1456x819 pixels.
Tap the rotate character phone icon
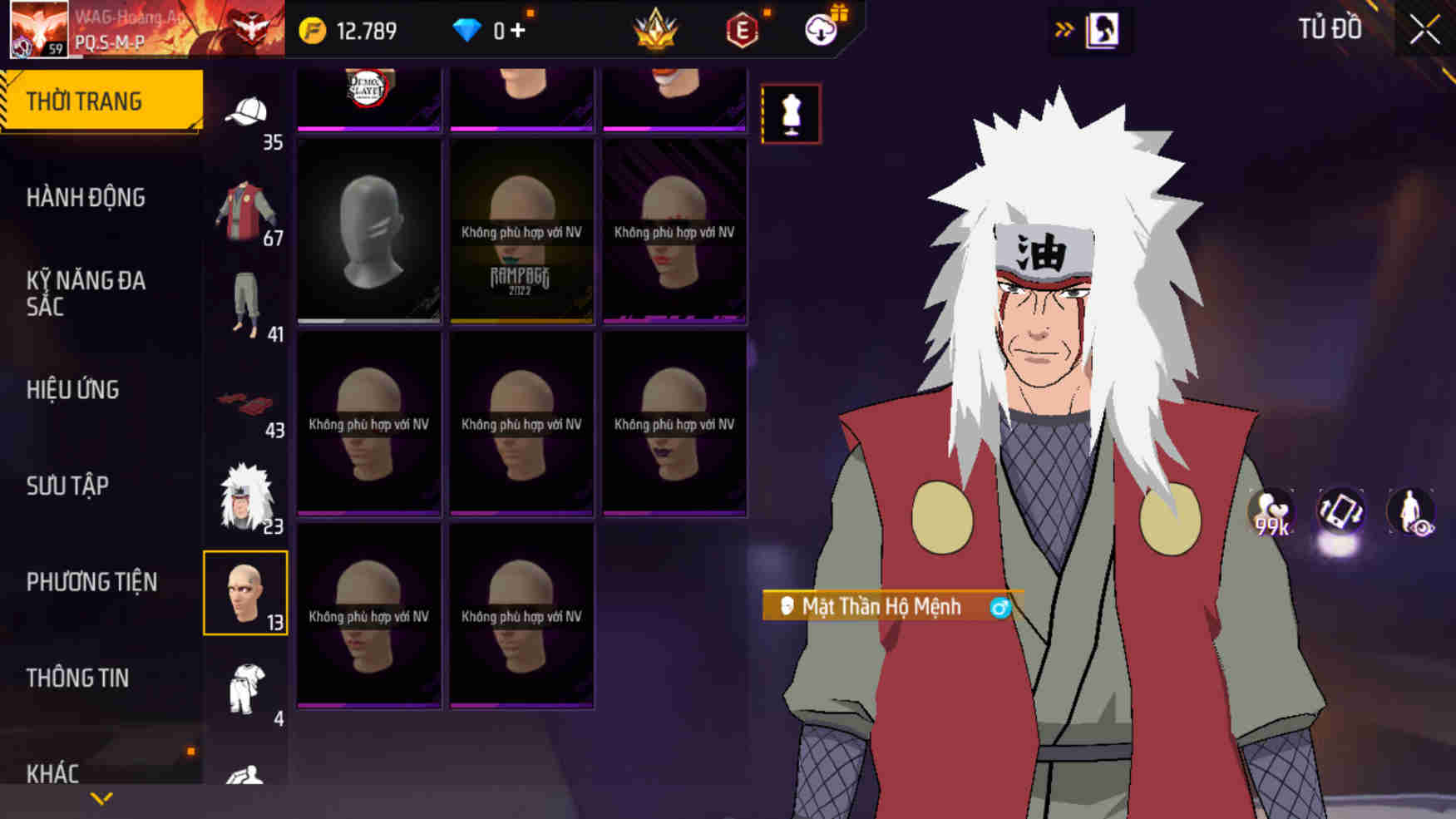pyautogui.click(x=1342, y=513)
